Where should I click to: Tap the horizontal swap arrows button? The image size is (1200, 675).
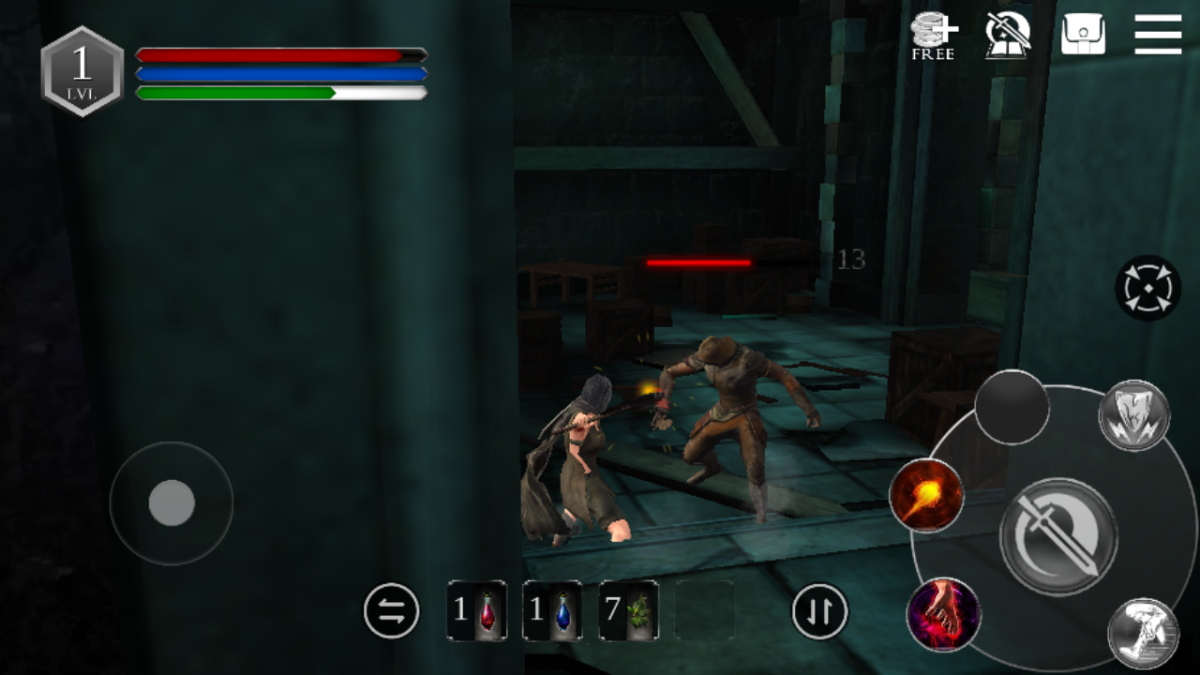click(x=391, y=610)
